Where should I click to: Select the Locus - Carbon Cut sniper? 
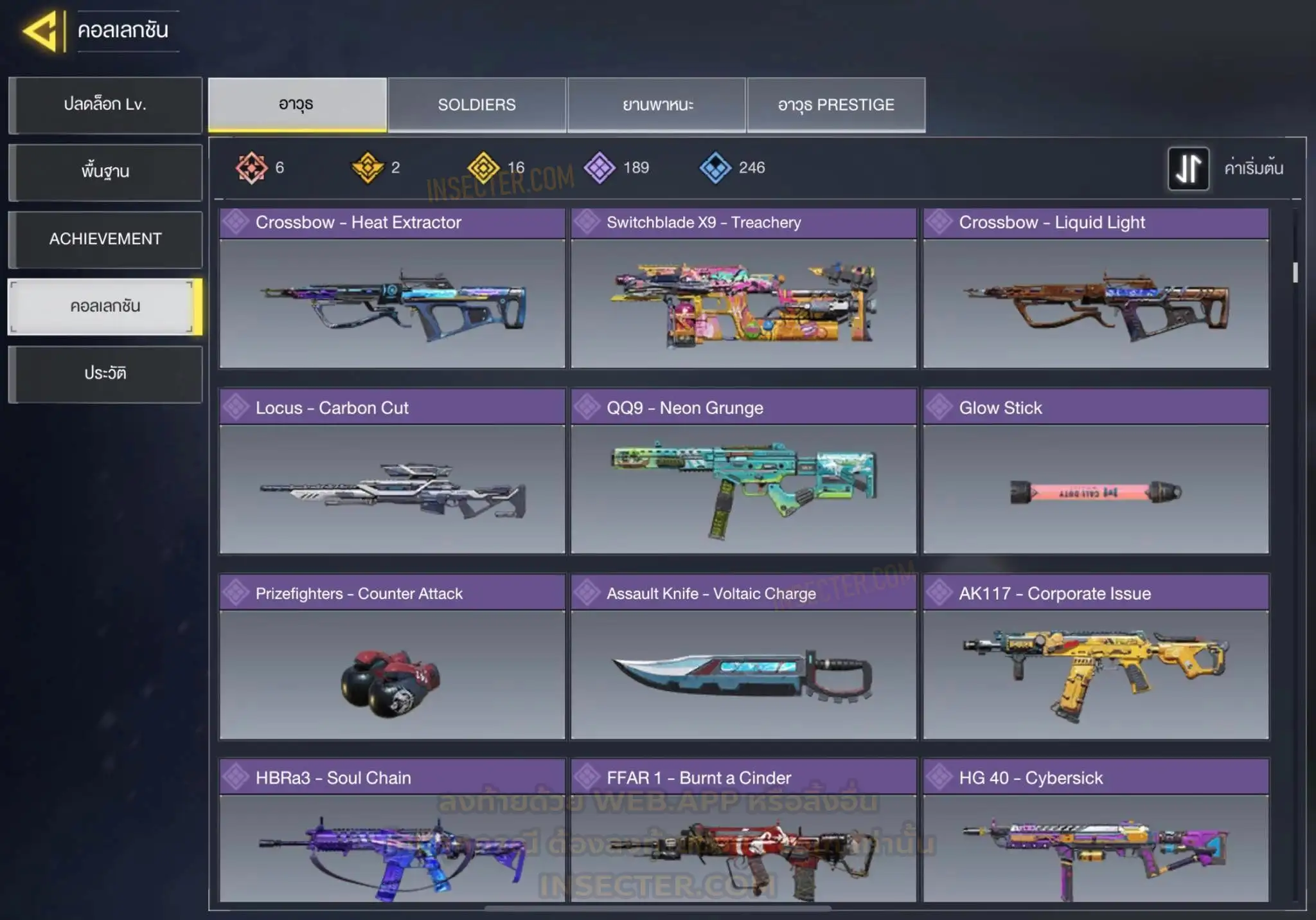coord(392,471)
